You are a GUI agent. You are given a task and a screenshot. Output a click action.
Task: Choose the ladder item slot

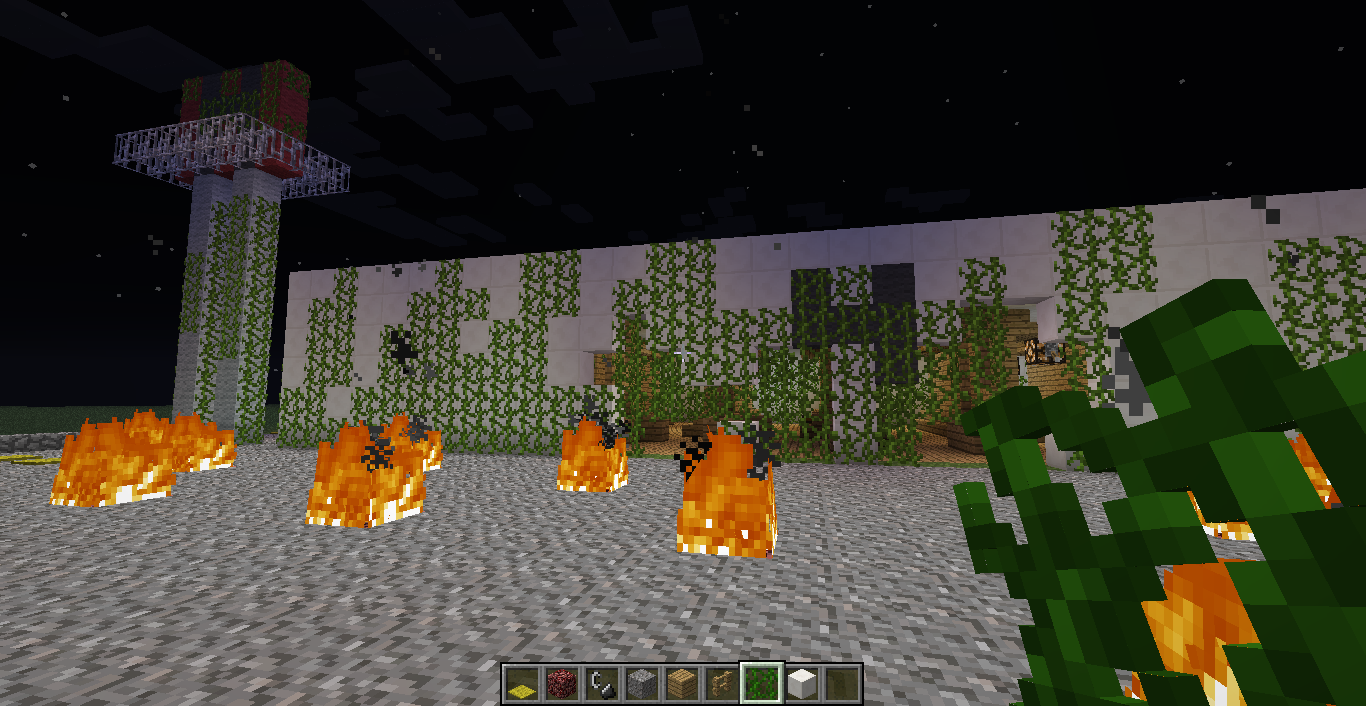pos(721,684)
